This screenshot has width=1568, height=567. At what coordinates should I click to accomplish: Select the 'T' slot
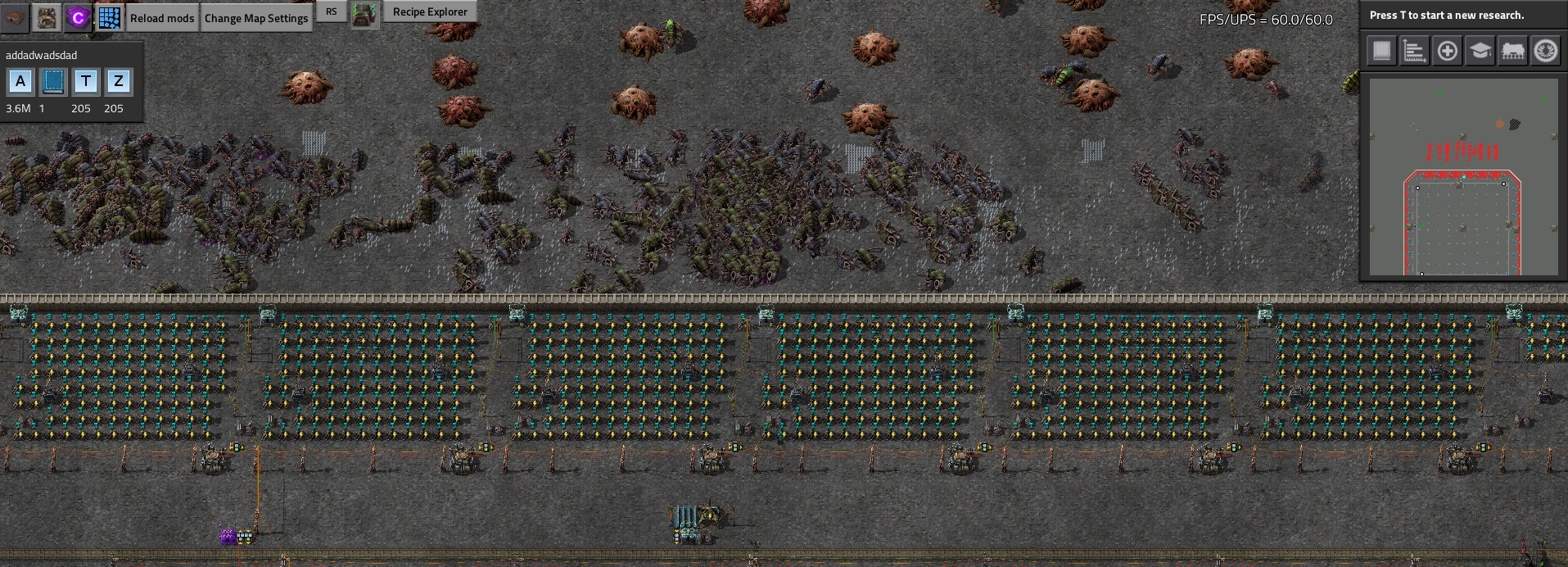[86, 81]
